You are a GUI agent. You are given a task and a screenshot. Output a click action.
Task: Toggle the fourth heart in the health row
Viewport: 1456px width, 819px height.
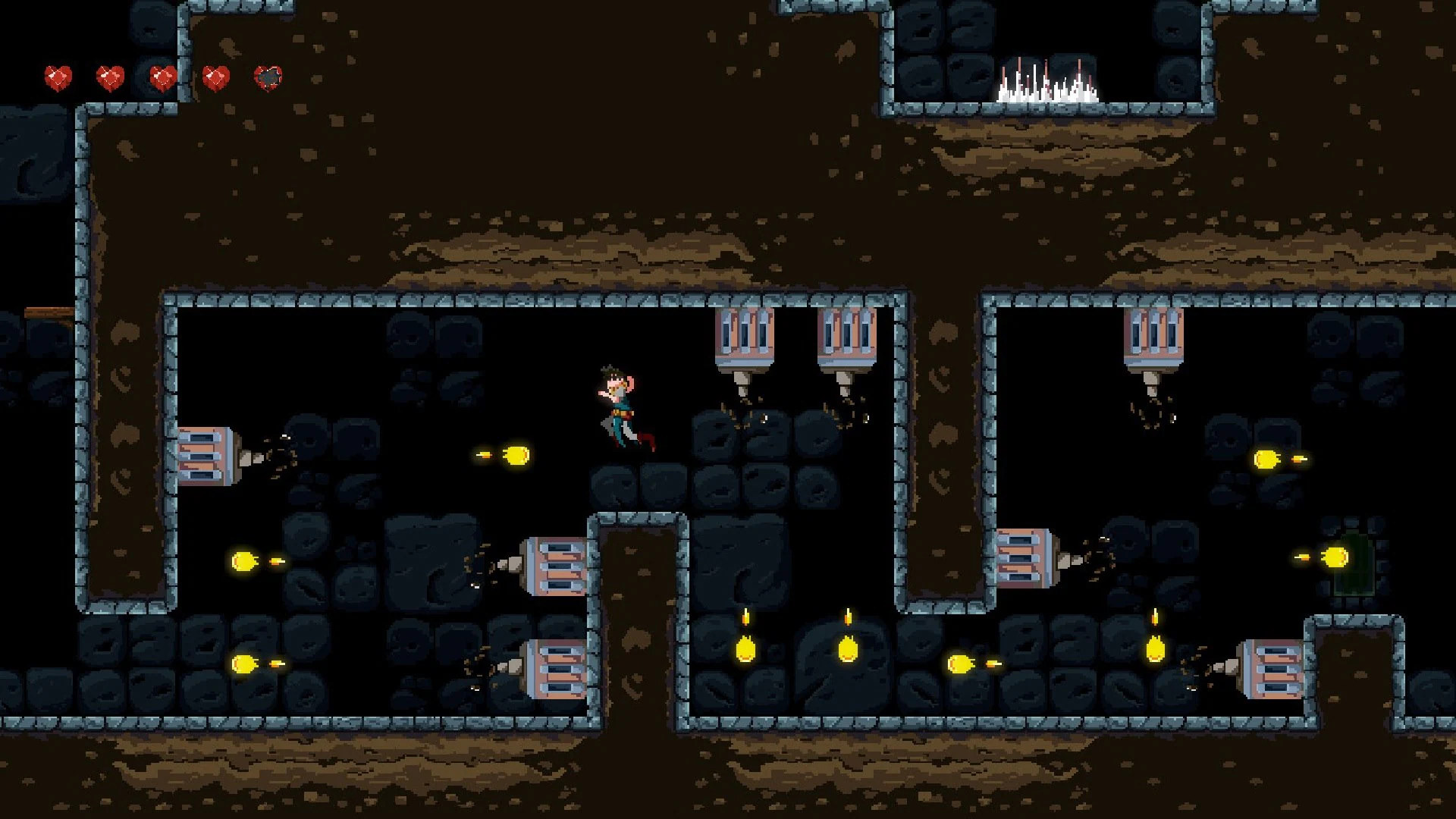[214, 76]
